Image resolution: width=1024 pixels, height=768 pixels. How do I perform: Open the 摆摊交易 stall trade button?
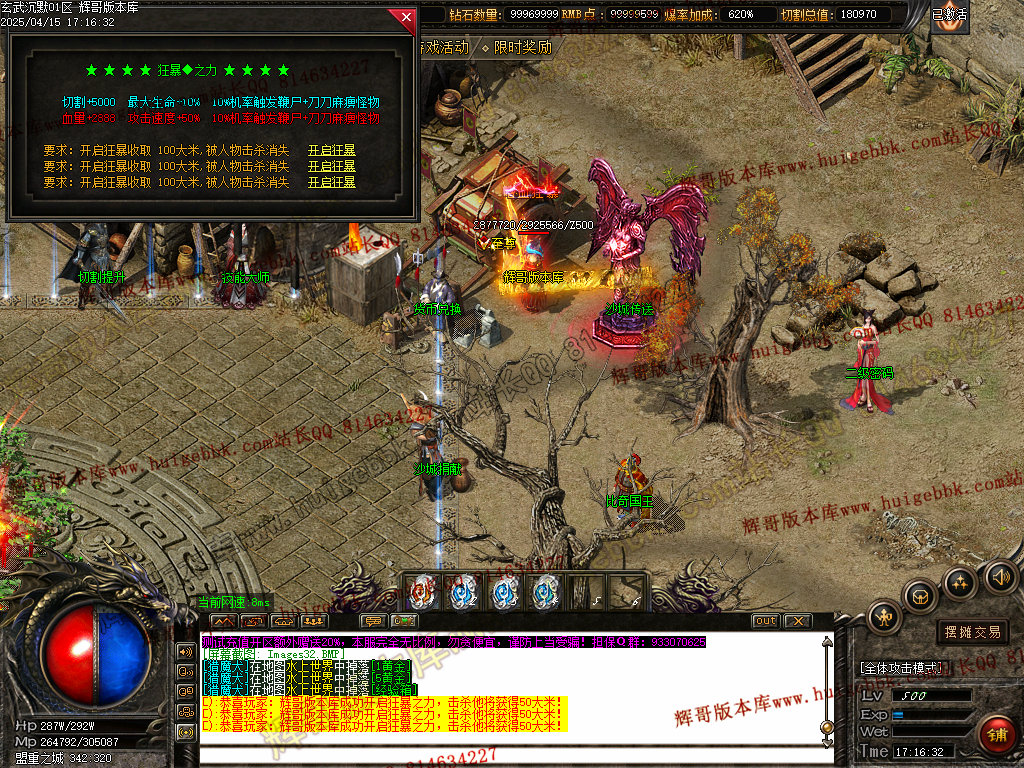coord(972,632)
